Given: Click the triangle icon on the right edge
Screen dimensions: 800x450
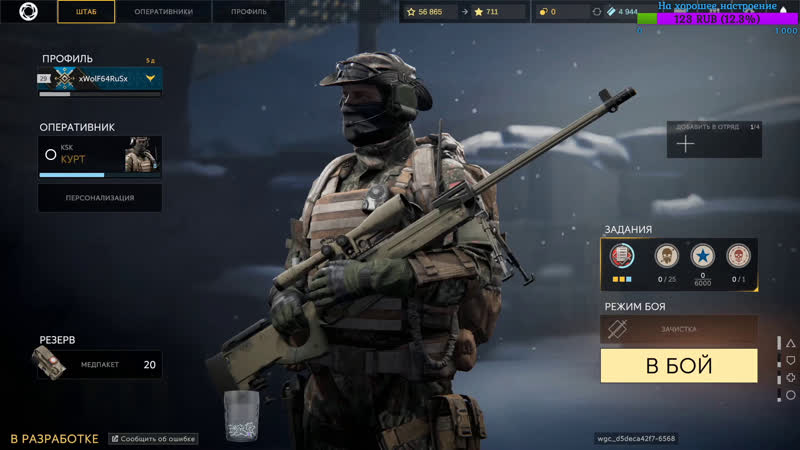Looking at the screenshot, I should [x=790, y=343].
